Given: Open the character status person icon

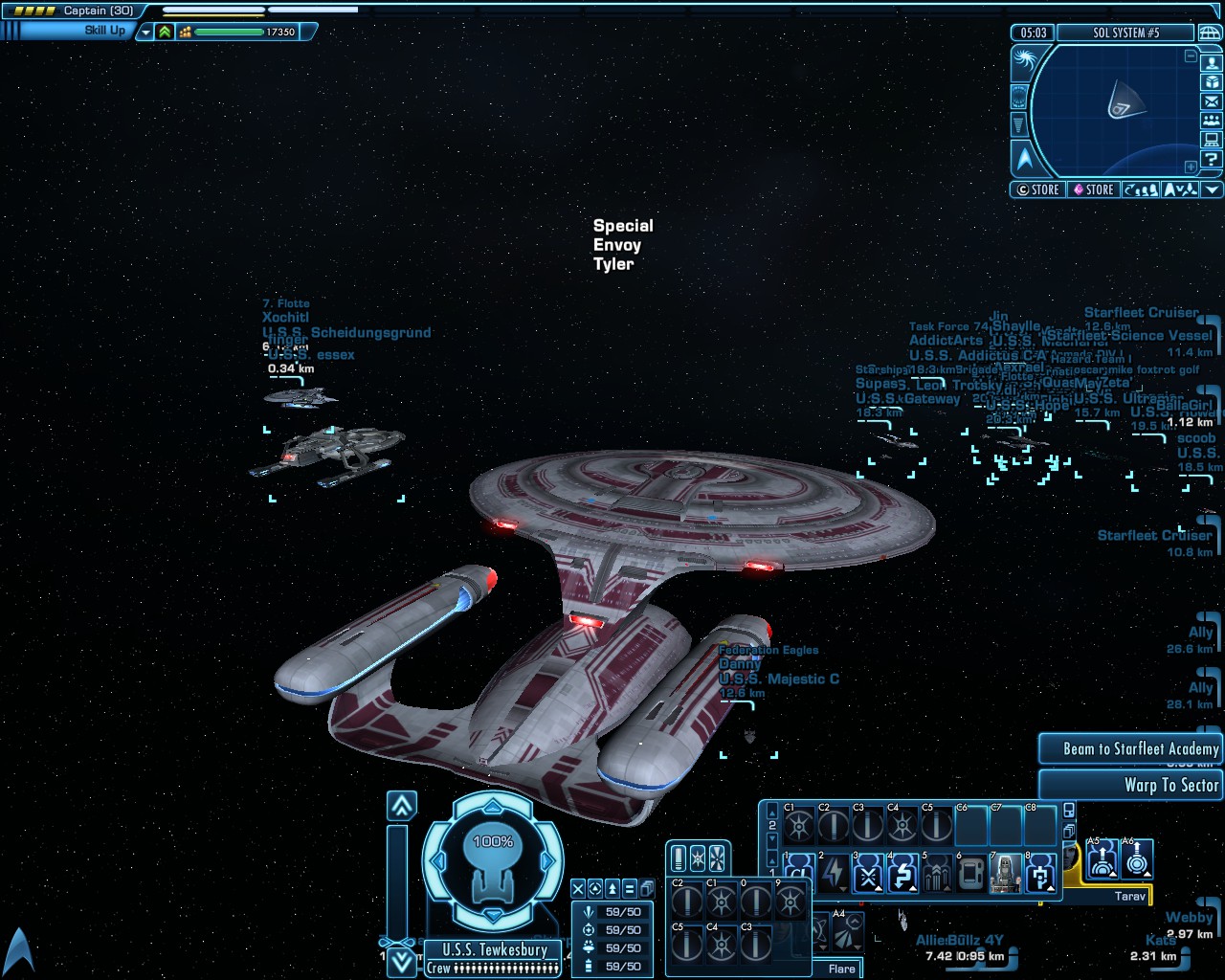Looking at the screenshot, I should (x=1212, y=63).
